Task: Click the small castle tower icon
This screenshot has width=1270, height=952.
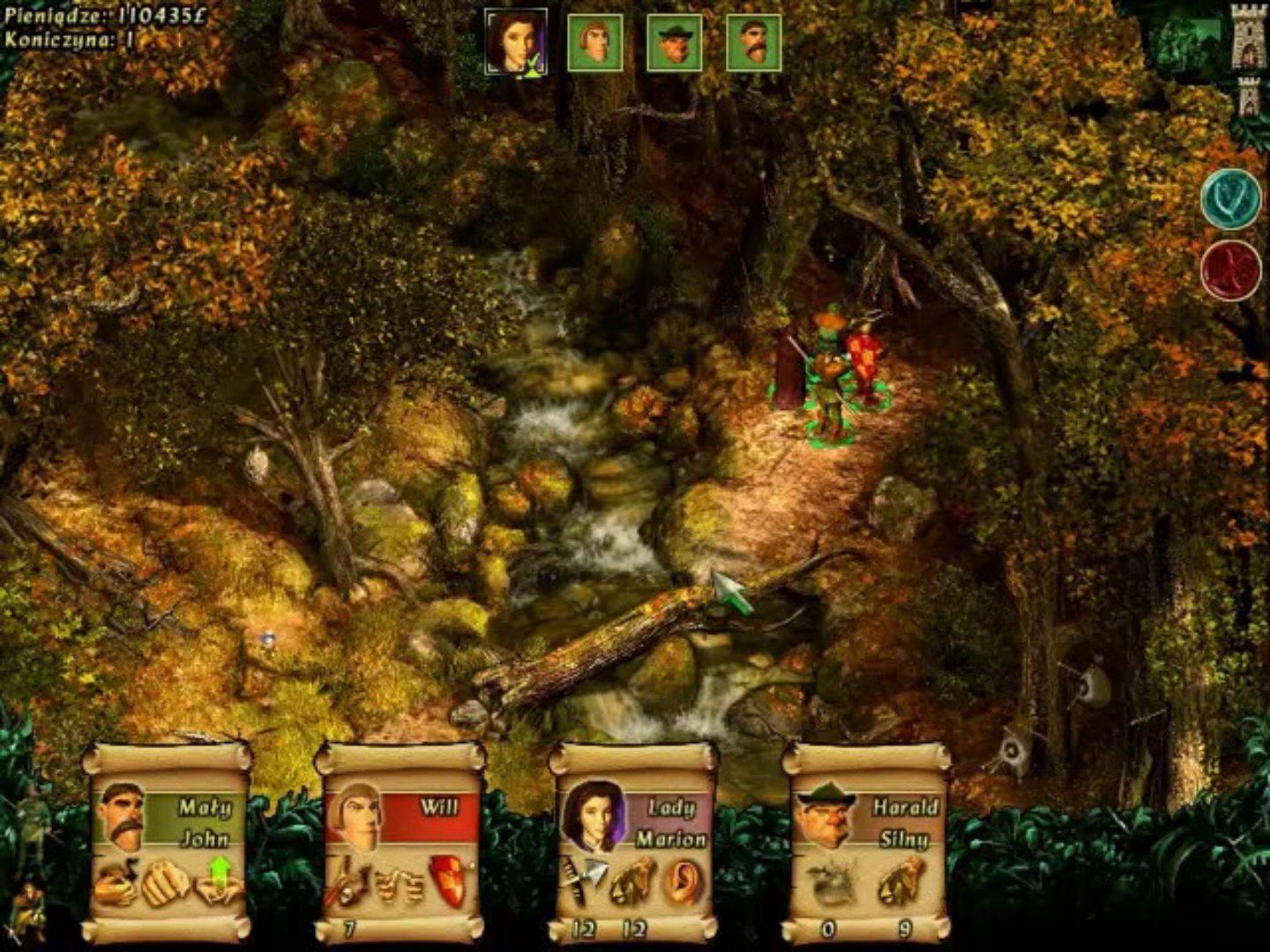Action: point(1248,95)
